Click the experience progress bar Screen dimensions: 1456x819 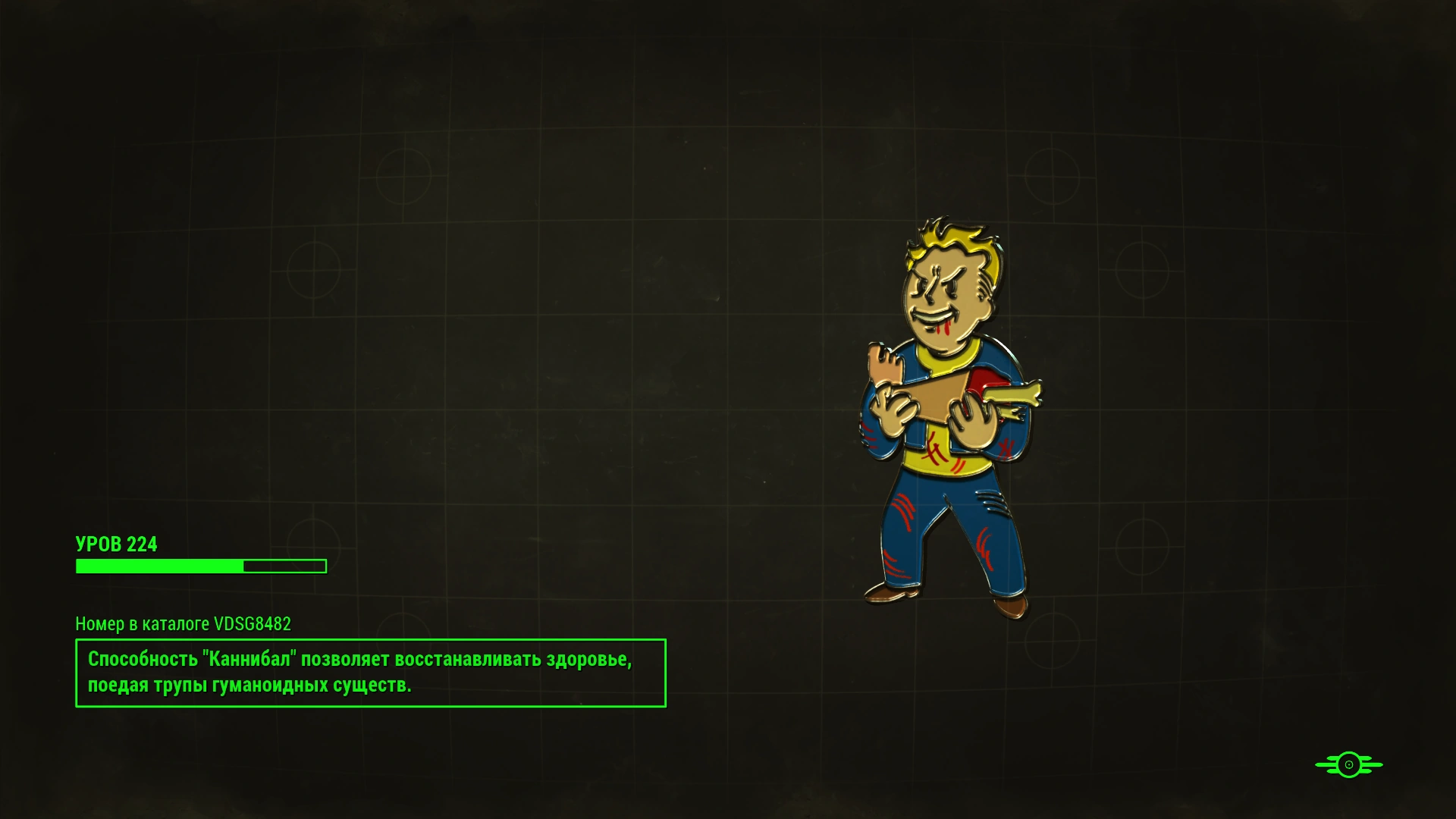point(200,566)
